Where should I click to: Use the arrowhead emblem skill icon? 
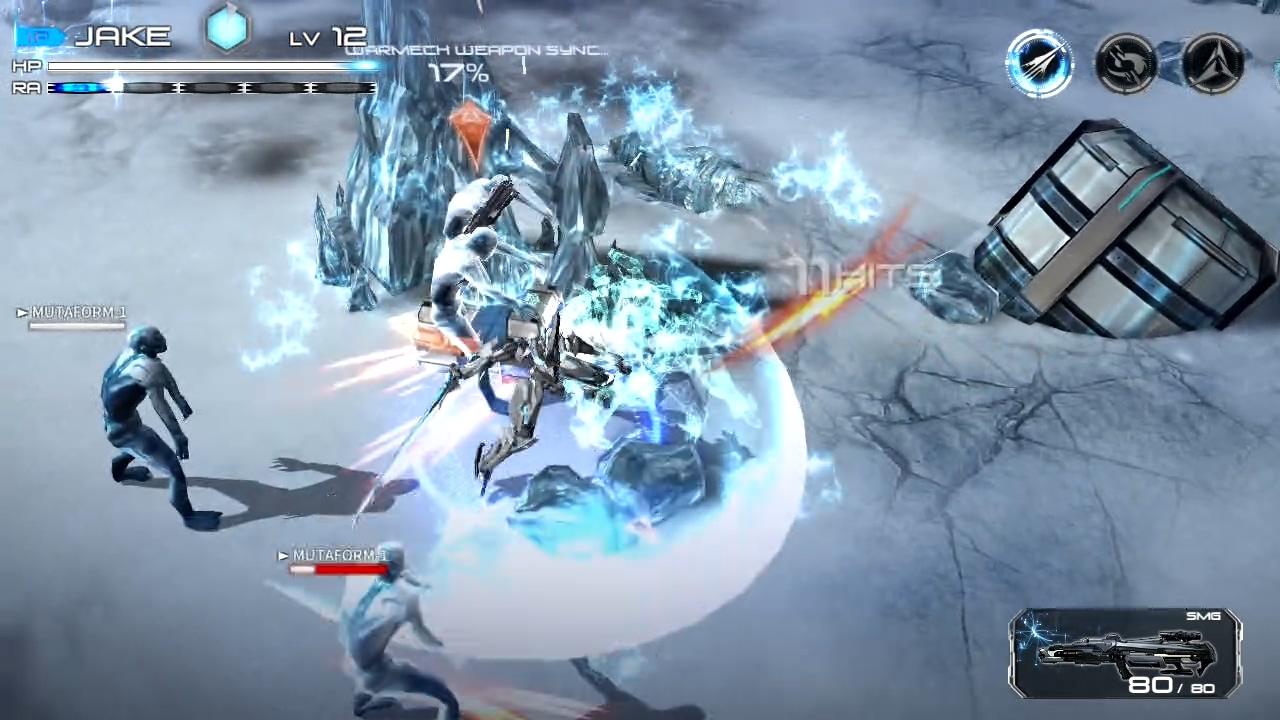click(1212, 62)
